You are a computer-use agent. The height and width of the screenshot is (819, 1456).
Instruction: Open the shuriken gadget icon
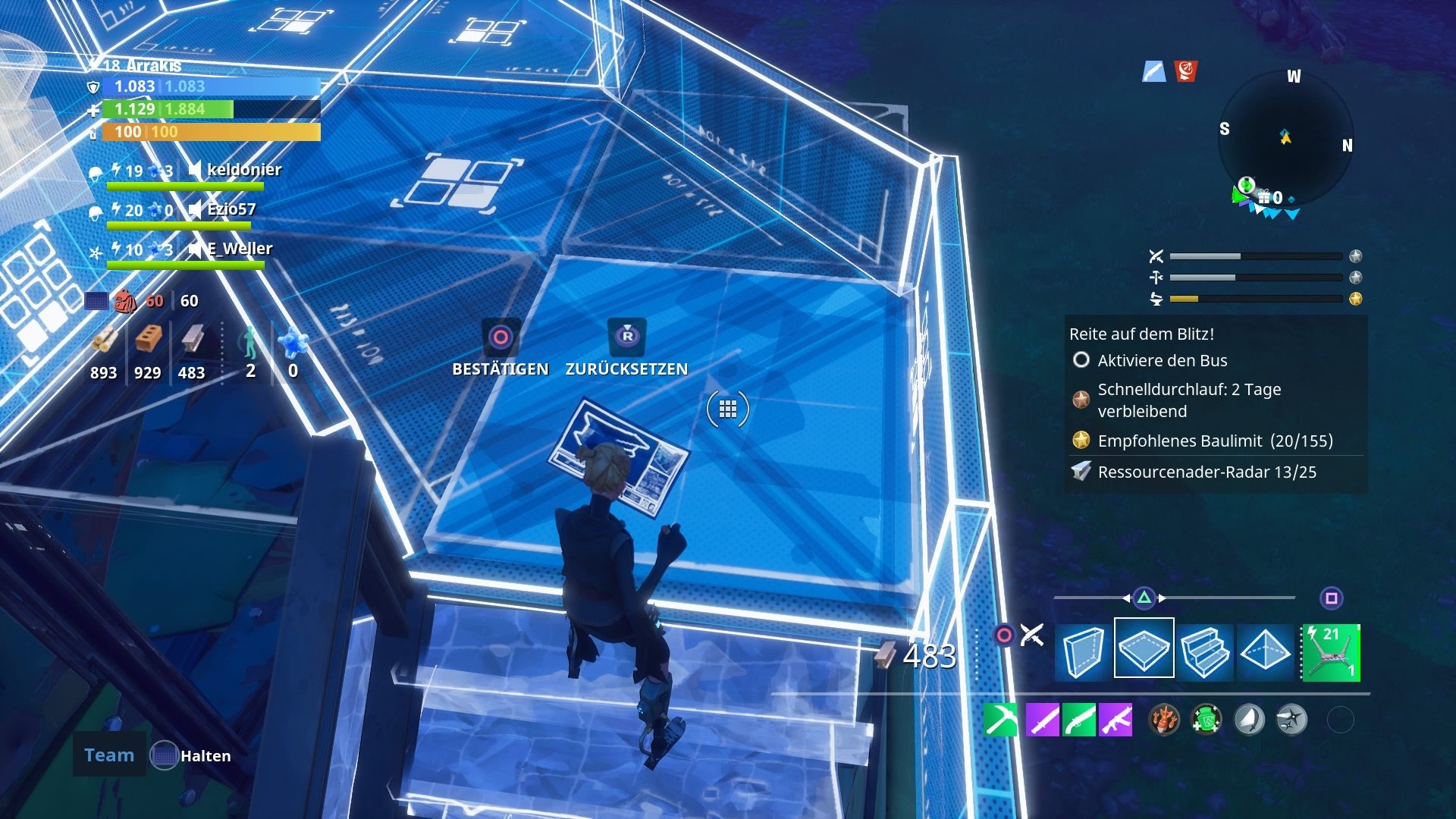coord(1291,720)
